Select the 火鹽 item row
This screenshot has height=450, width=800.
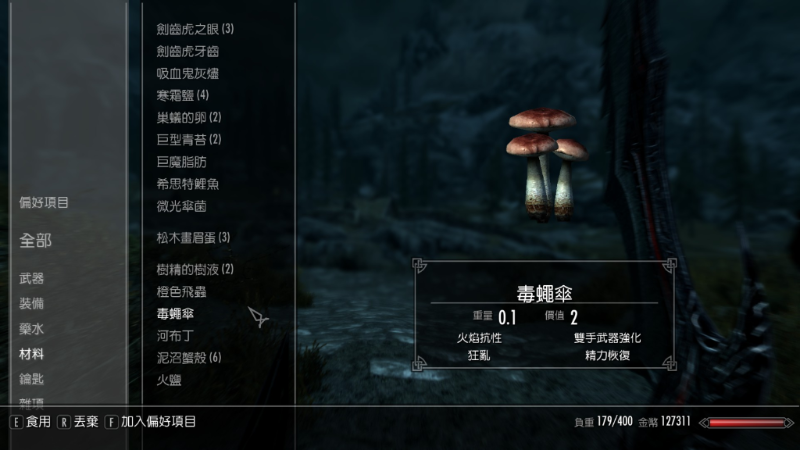(168, 380)
